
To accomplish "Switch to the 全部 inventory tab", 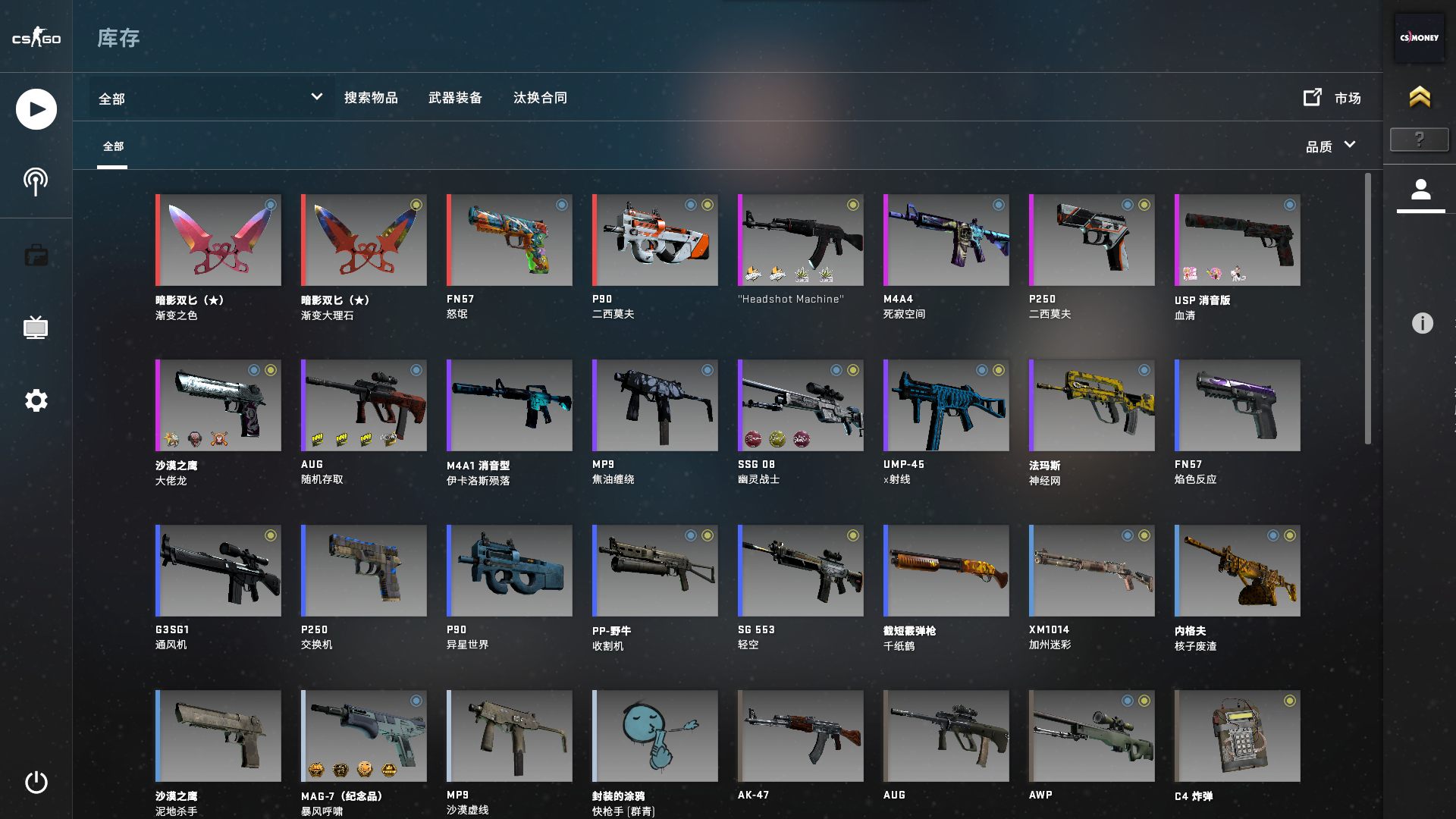I will click(x=113, y=146).
